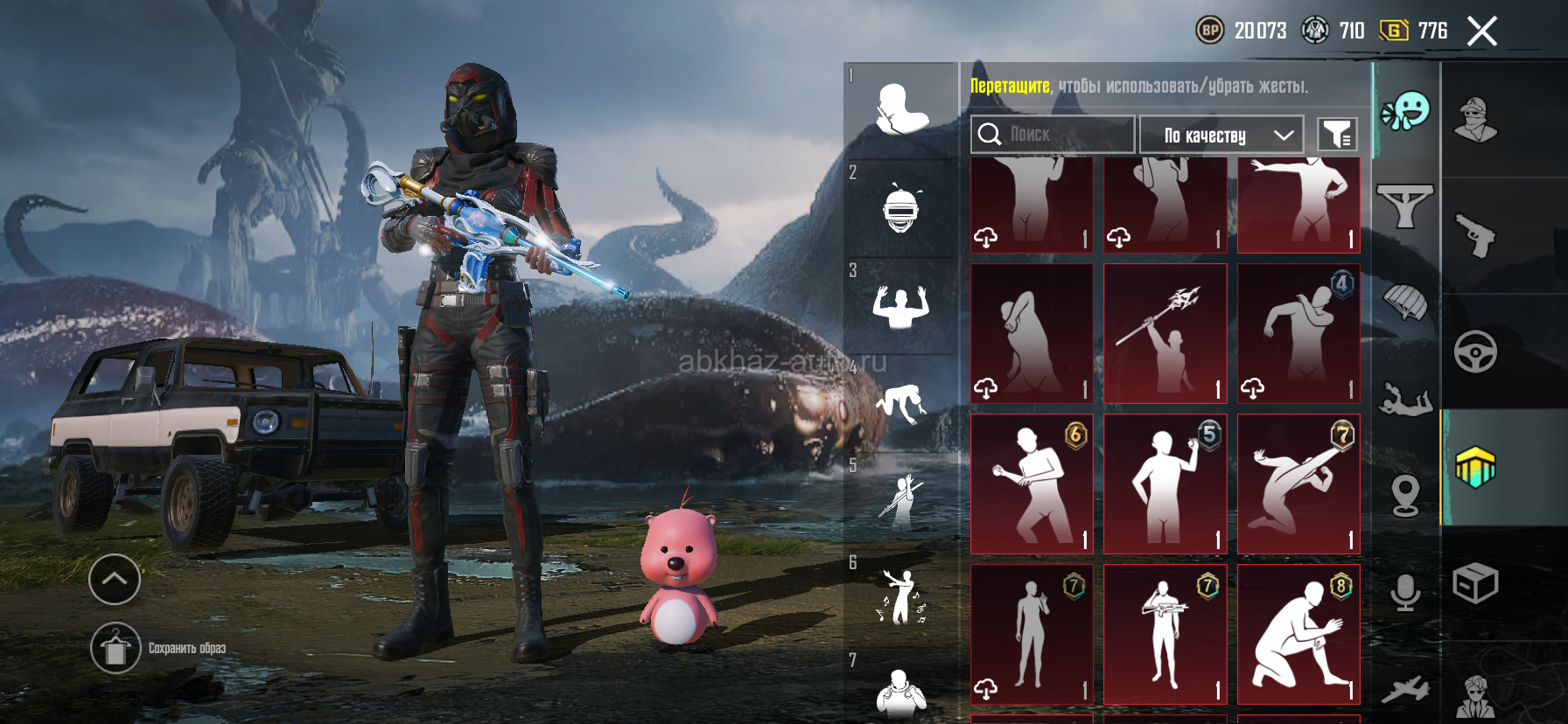Choose the high-kick emote tile
The height and width of the screenshot is (724, 1568).
pos(1298,484)
